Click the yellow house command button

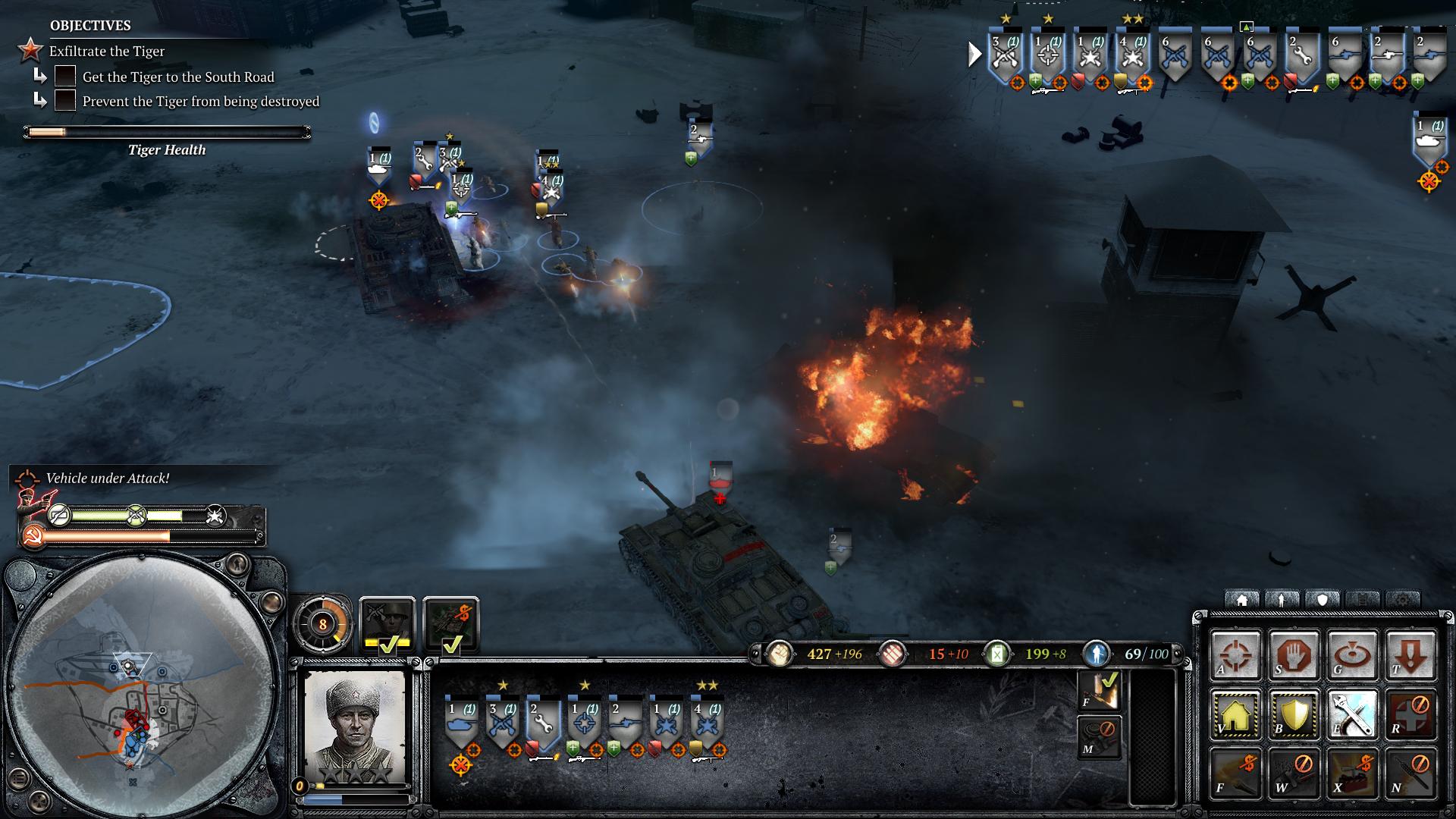coord(1235,714)
